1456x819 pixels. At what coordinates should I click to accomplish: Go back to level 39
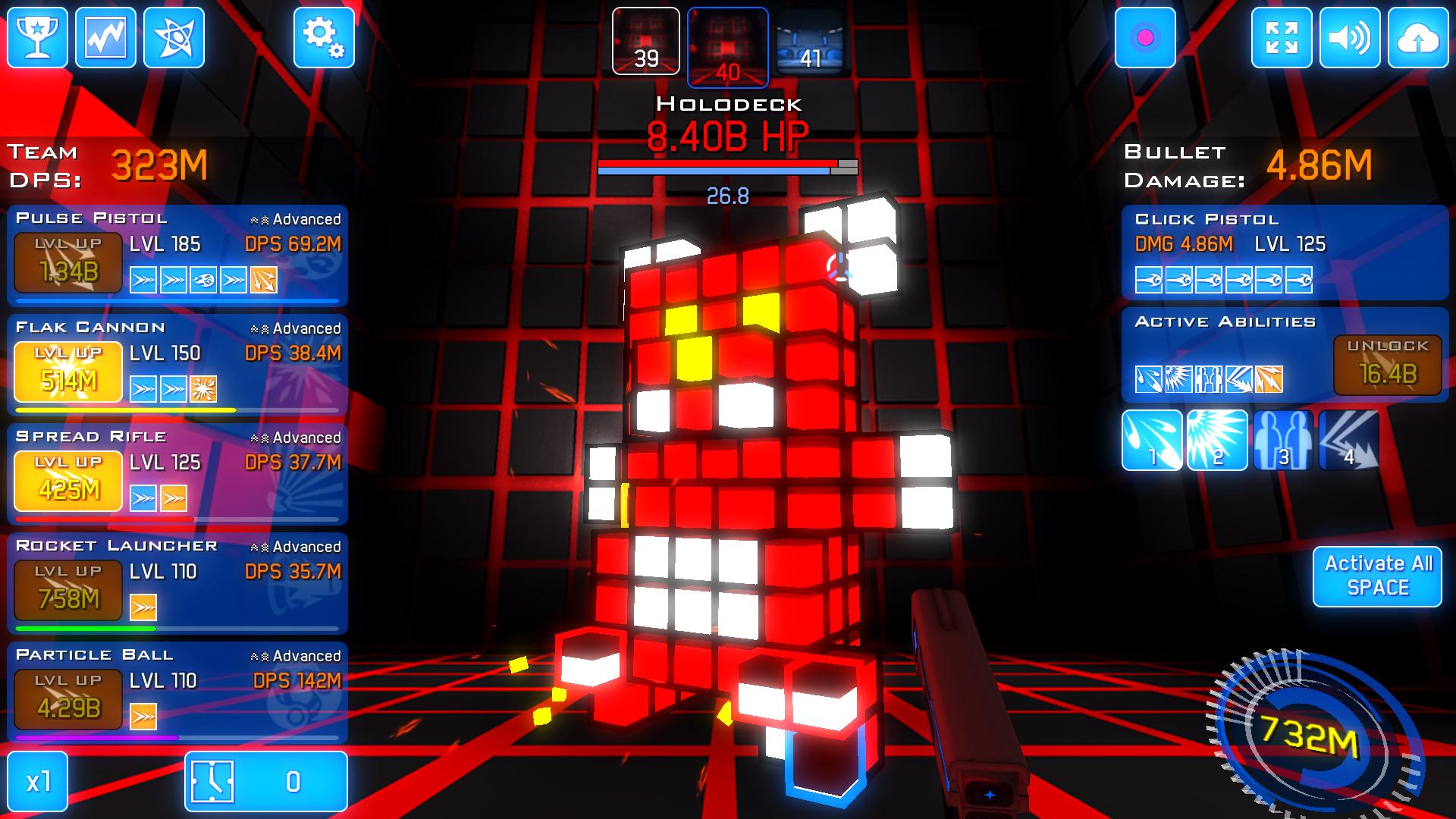coord(646,42)
